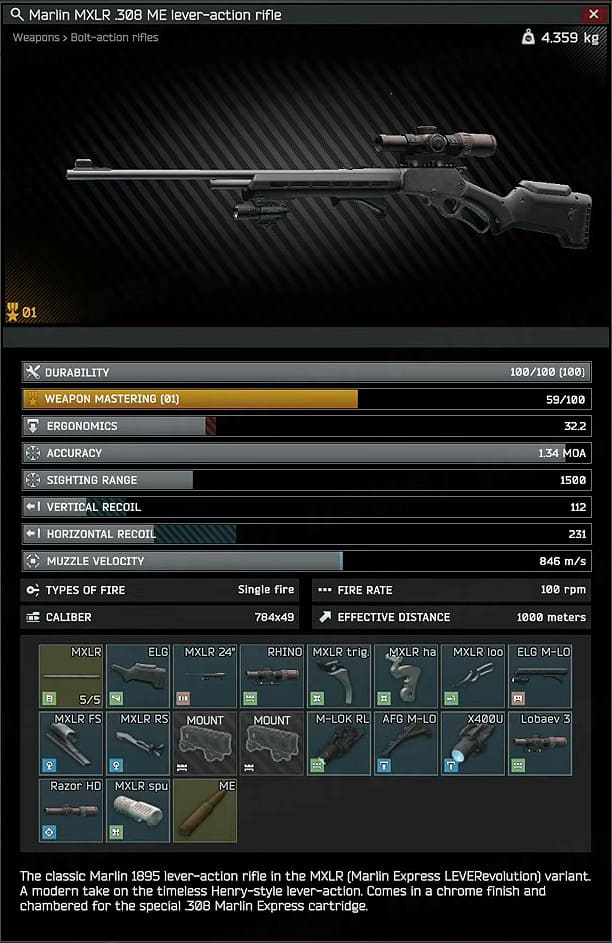Inspect the RHINO scope mount slot
612x943 pixels.
[272, 676]
